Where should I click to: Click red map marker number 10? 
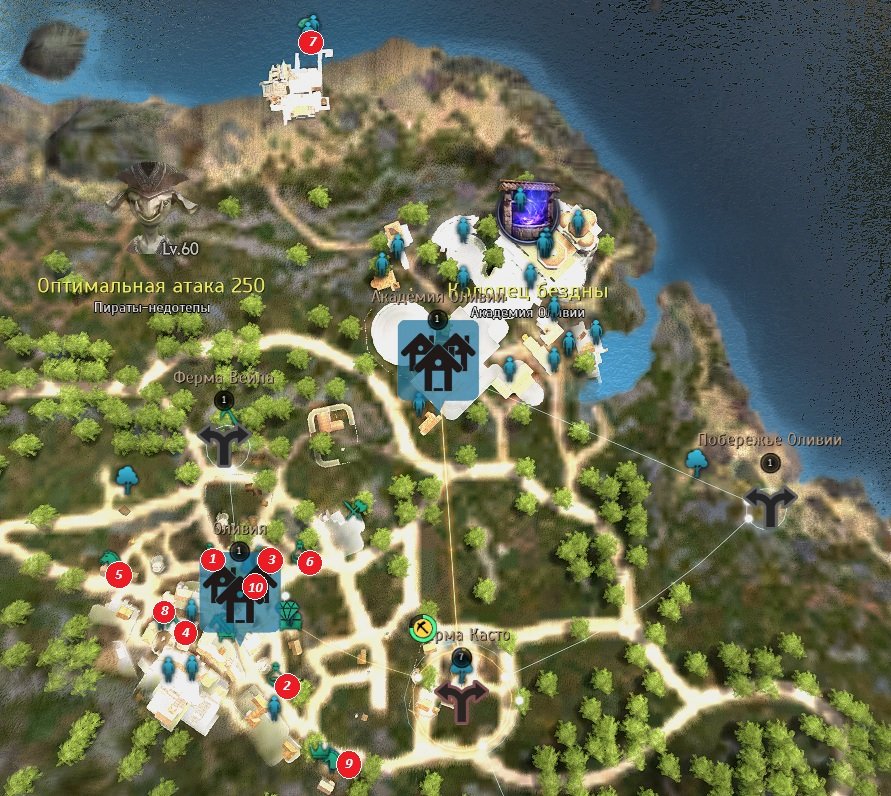point(255,588)
